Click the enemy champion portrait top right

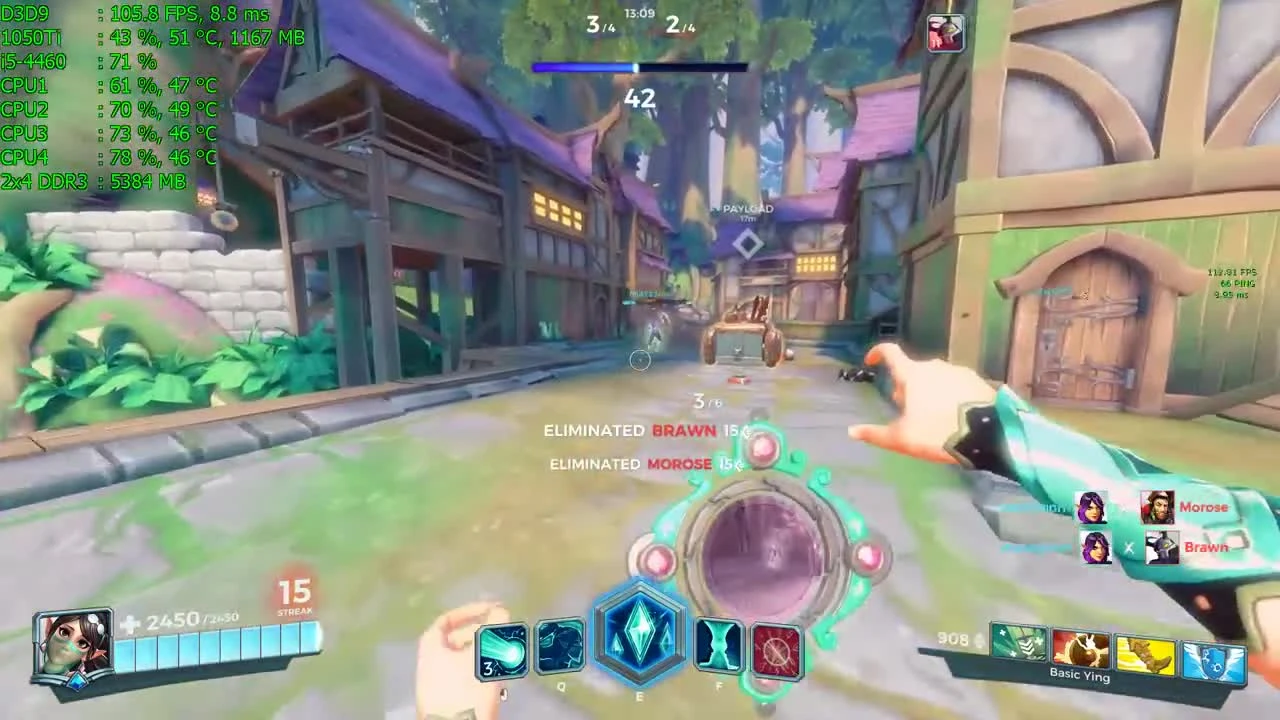pyautogui.click(x=944, y=32)
